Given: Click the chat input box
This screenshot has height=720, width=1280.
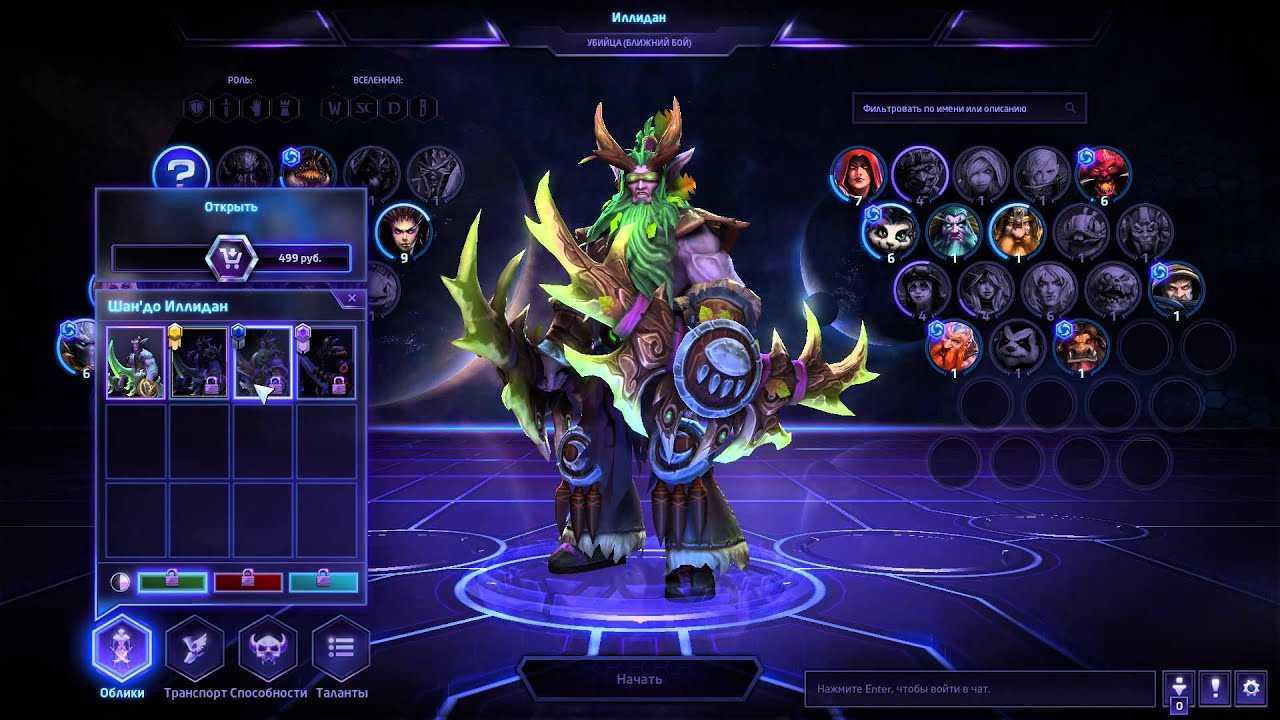Looking at the screenshot, I should (979, 689).
